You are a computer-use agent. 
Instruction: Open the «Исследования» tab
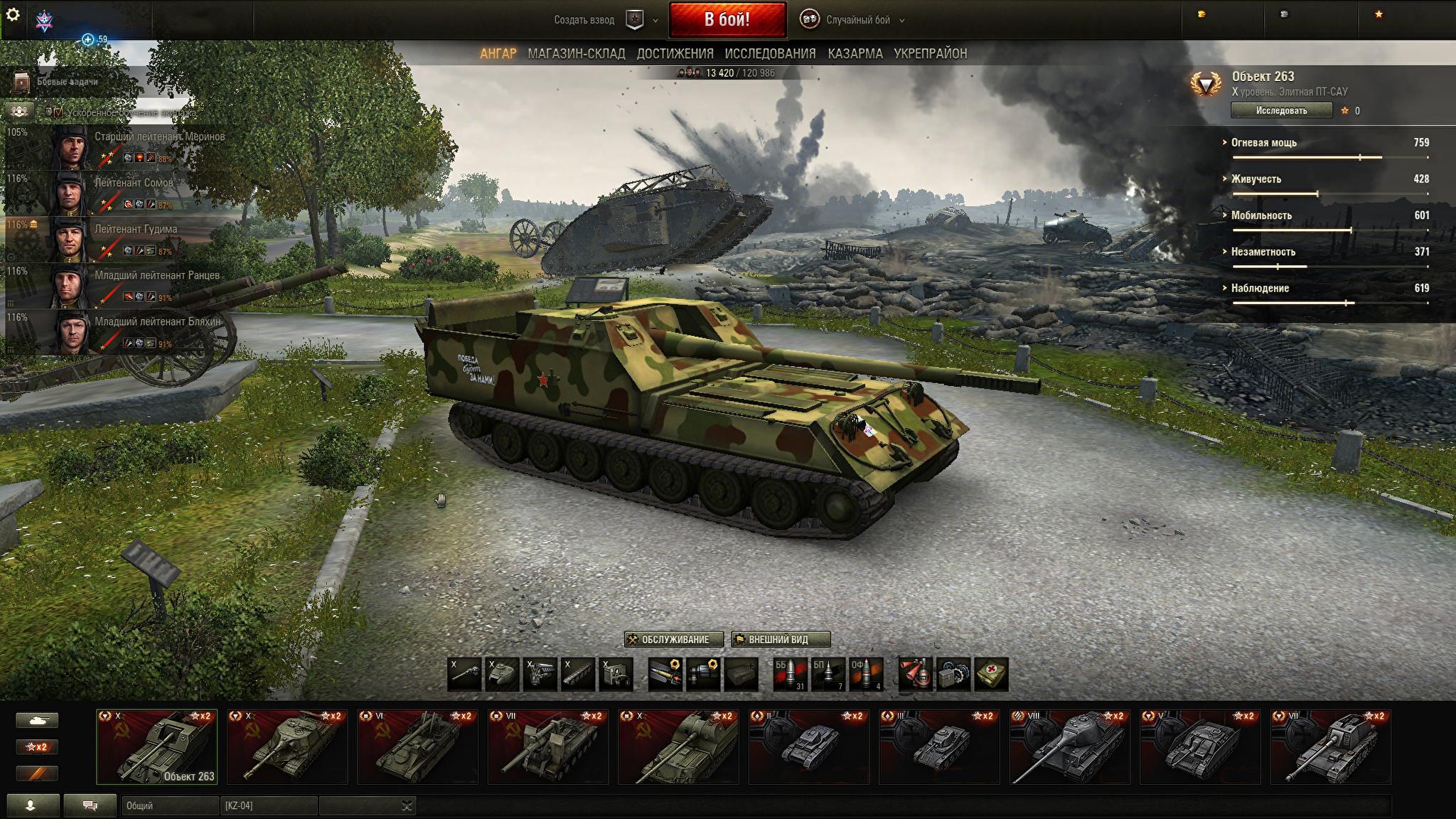tap(770, 53)
